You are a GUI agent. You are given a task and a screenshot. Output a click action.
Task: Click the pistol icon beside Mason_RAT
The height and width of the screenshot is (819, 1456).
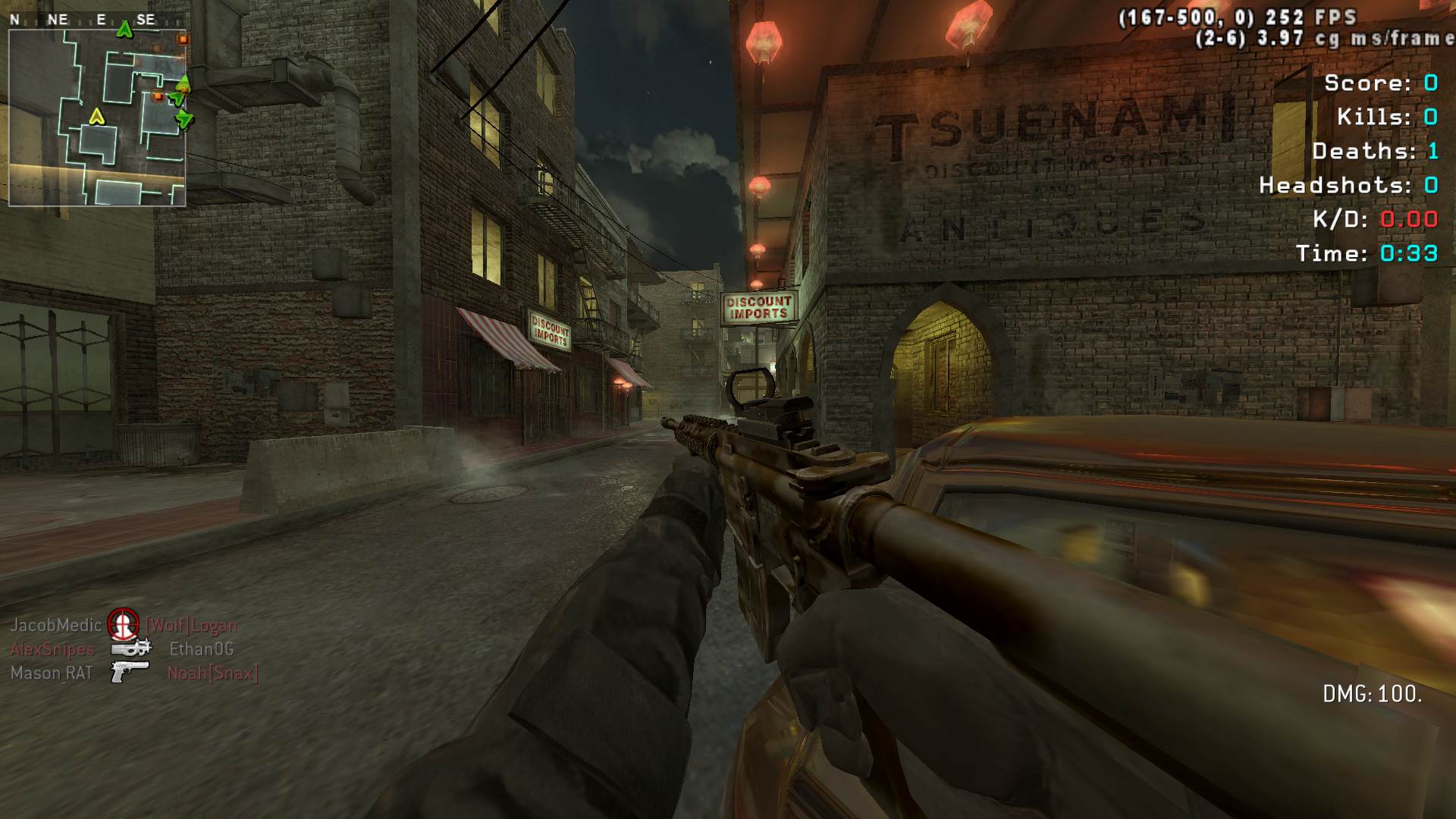(x=130, y=672)
